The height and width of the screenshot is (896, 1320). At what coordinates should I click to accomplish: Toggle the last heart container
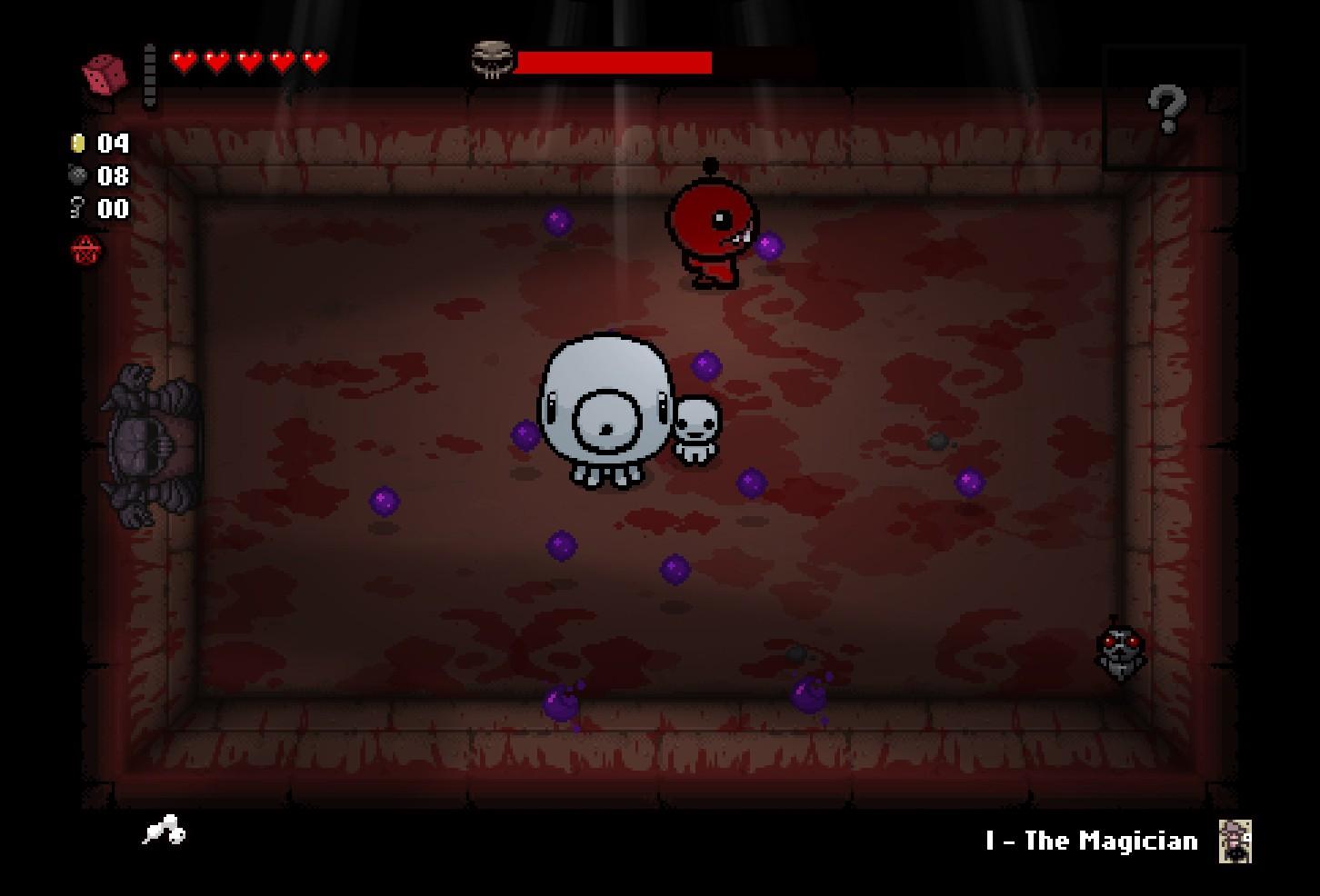314,62
